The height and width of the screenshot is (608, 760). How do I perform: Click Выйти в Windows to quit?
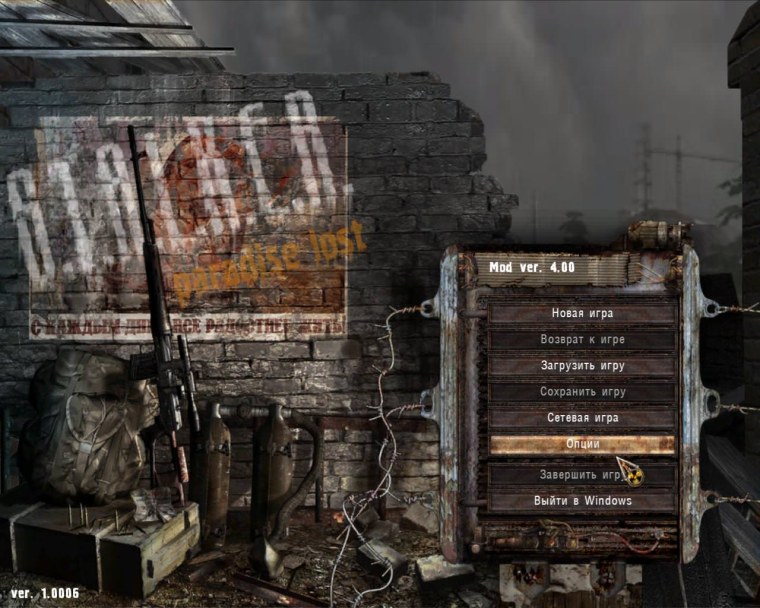(x=582, y=500)
